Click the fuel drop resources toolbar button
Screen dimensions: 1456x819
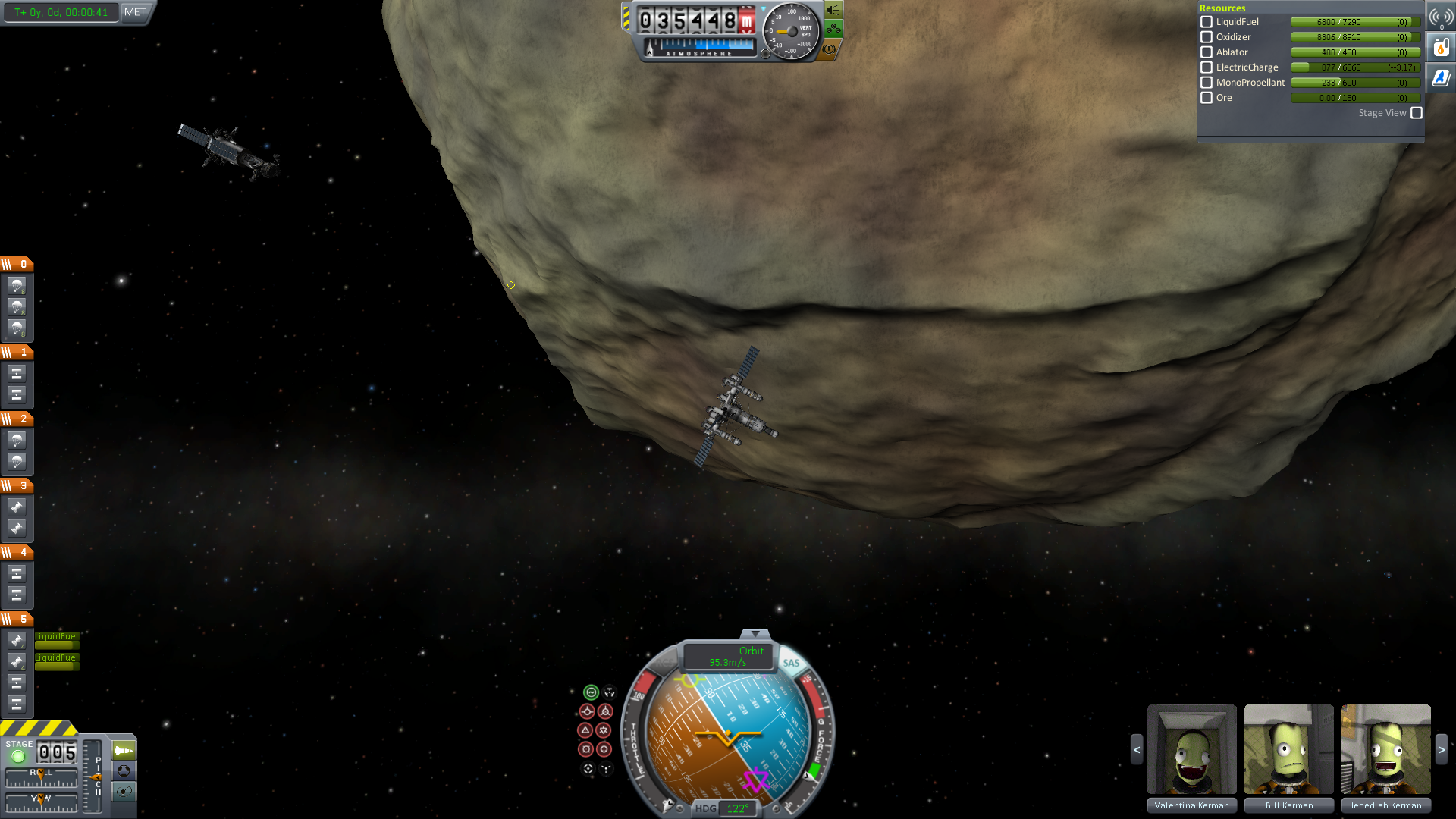point(1441,48)
